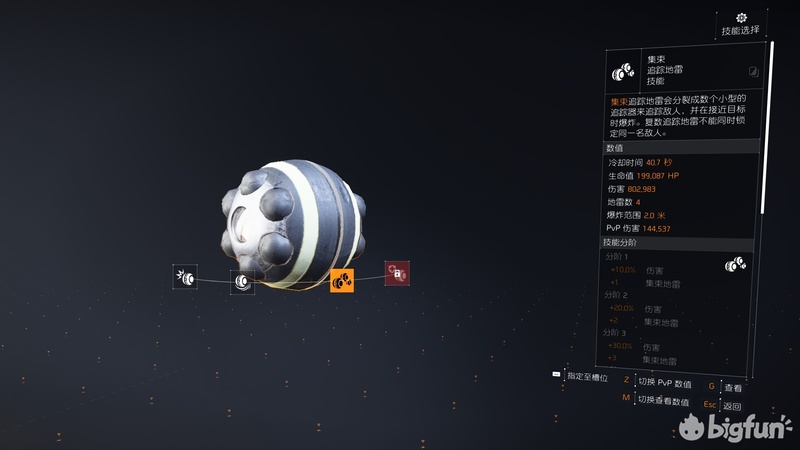This screenshot has width=800, height=450.
Task: Select the highlighted cluster mine variant
Action: point(342,281)
